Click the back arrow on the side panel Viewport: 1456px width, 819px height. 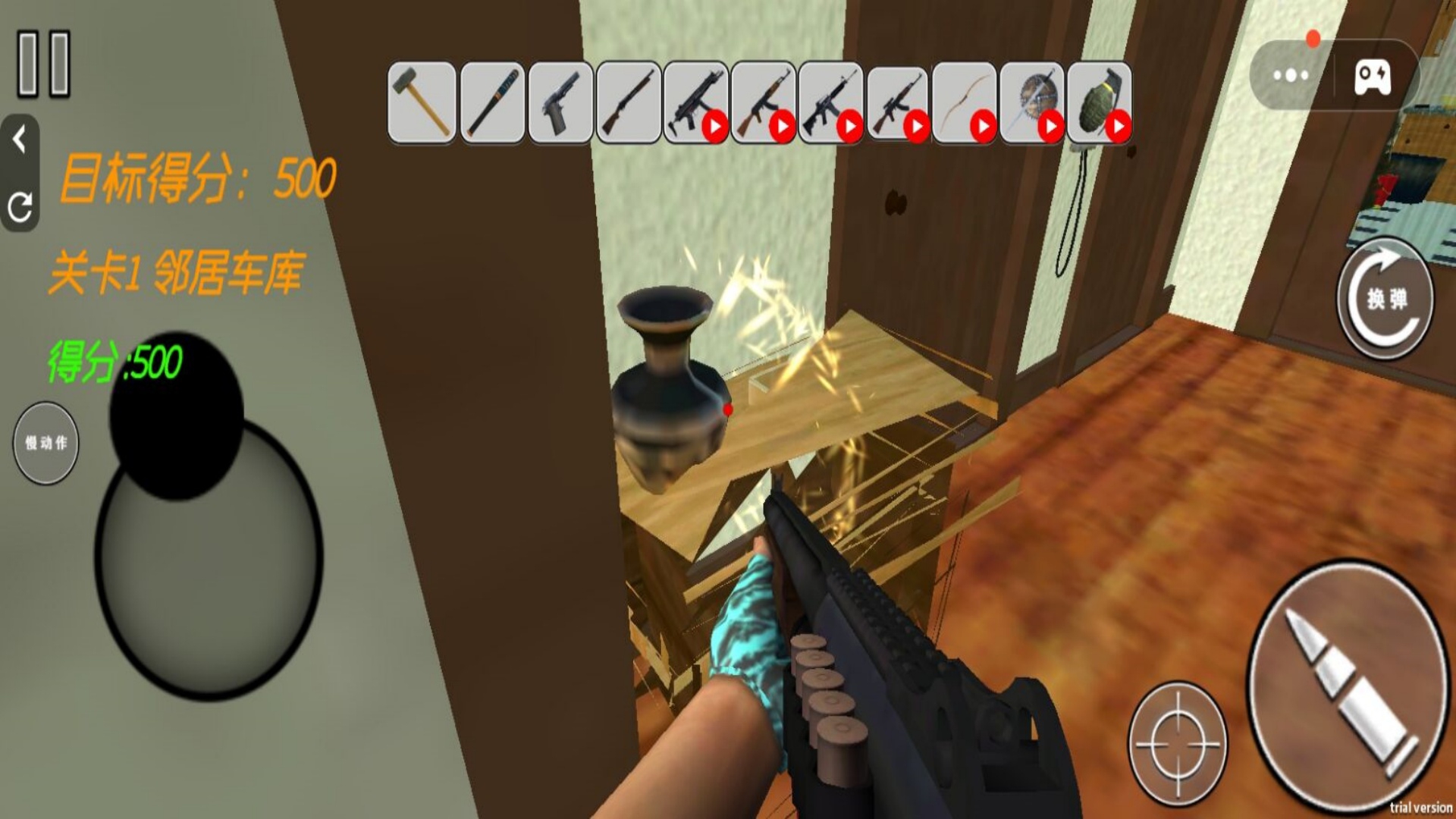(x=20, y=140)
